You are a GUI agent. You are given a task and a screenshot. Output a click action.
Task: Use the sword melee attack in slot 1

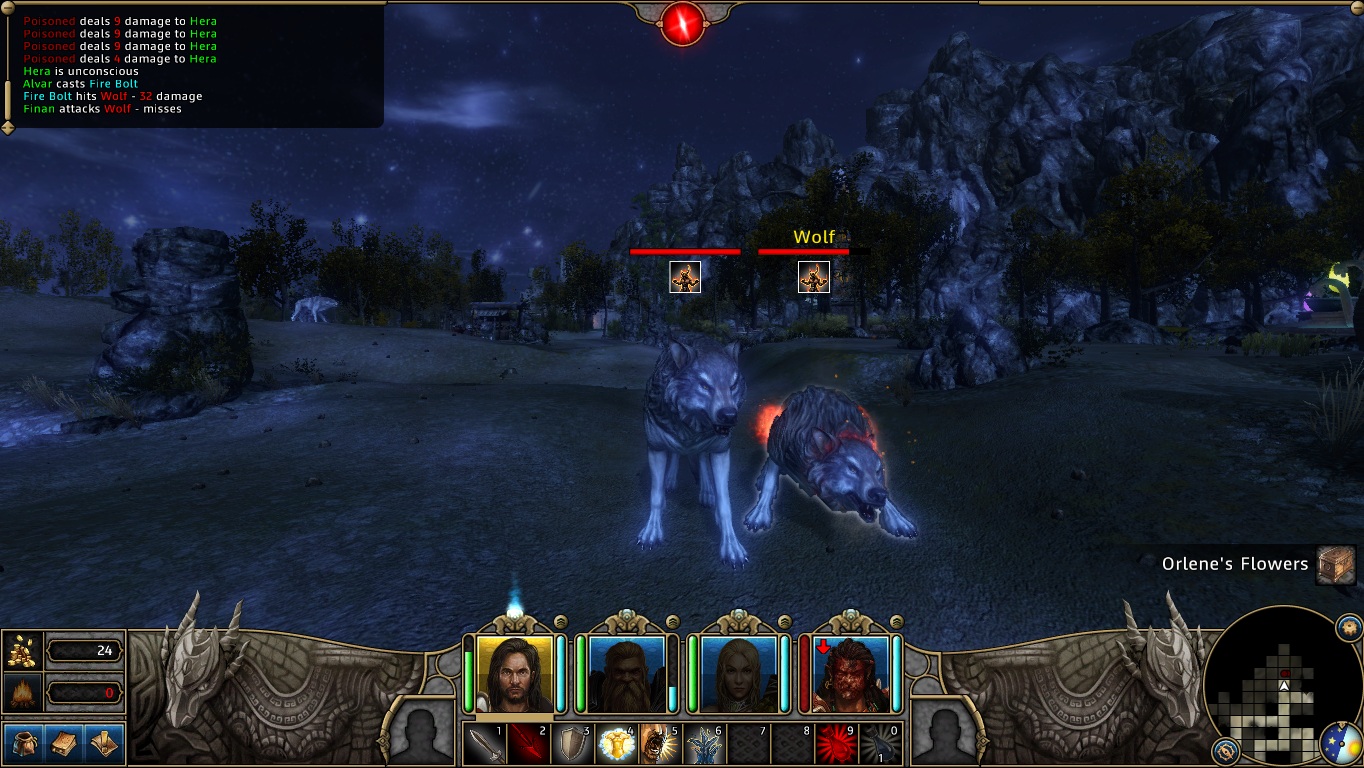coord(485,744)
